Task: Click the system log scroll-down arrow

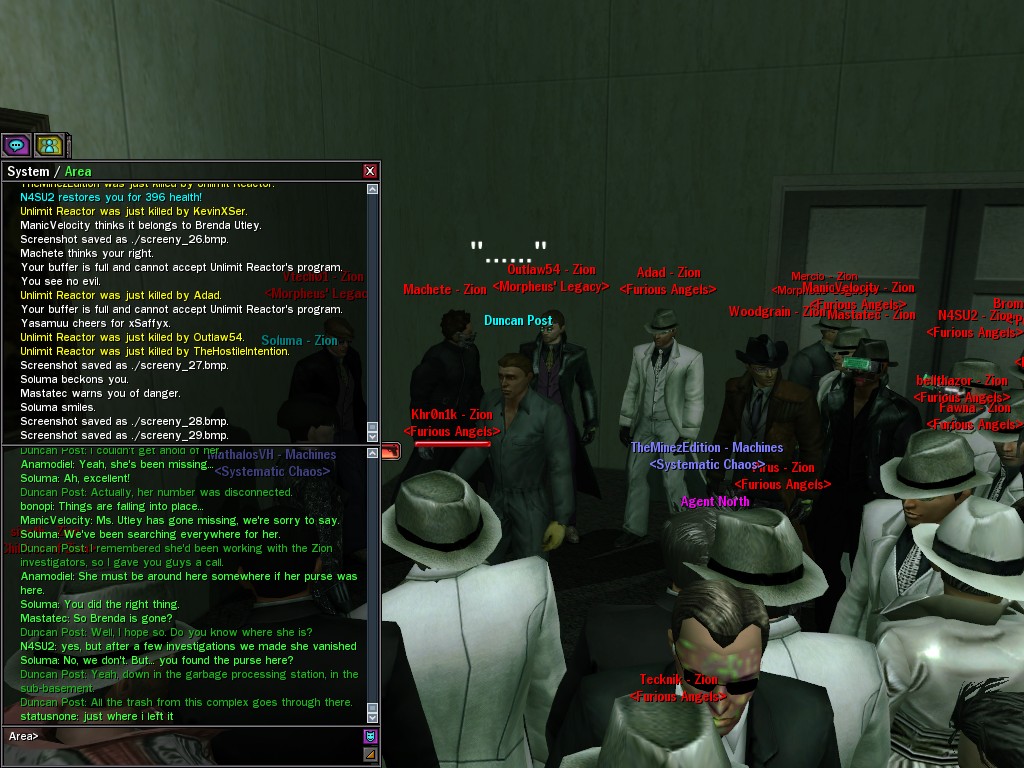Action: (x=373, y=435)
